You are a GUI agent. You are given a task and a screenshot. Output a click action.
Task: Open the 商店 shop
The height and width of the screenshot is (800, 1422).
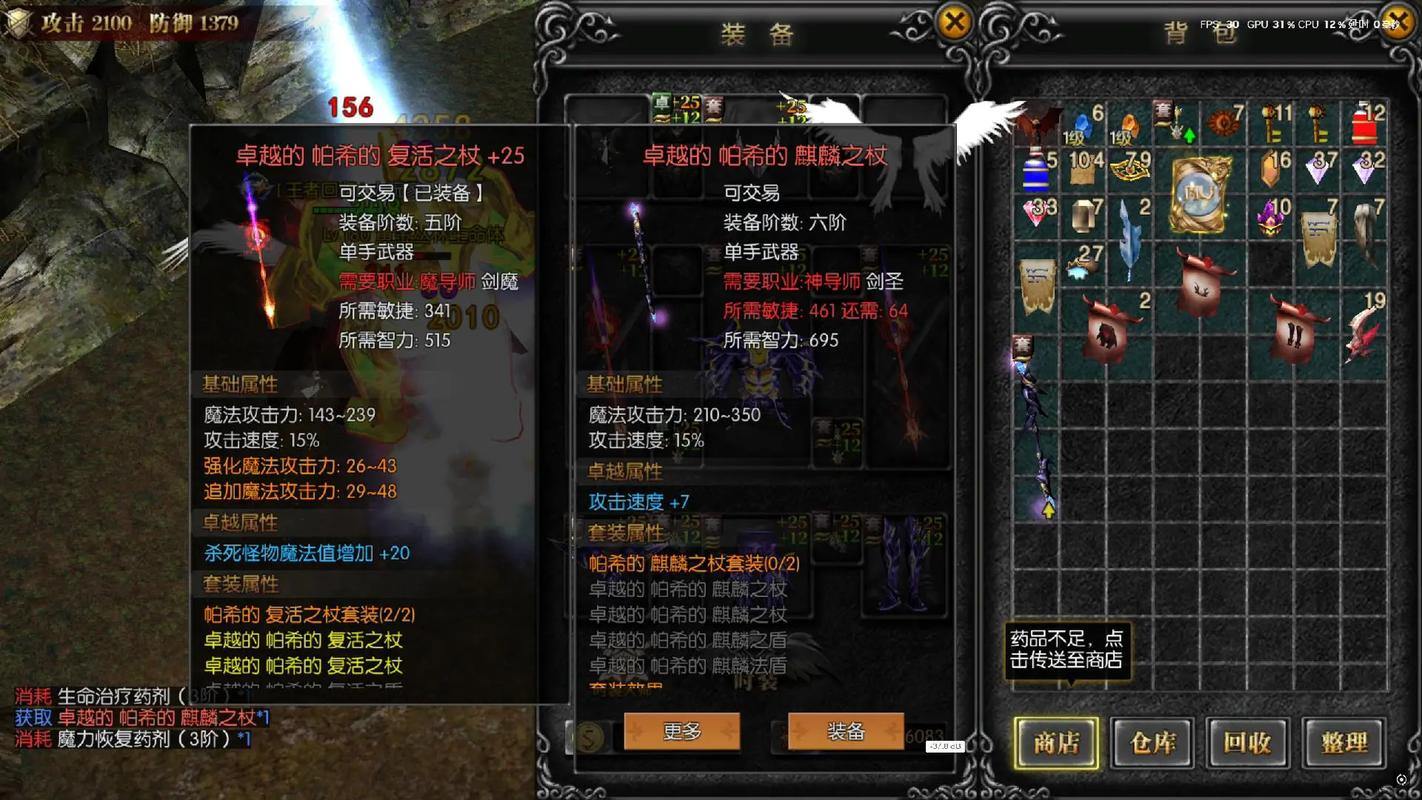1054,744
